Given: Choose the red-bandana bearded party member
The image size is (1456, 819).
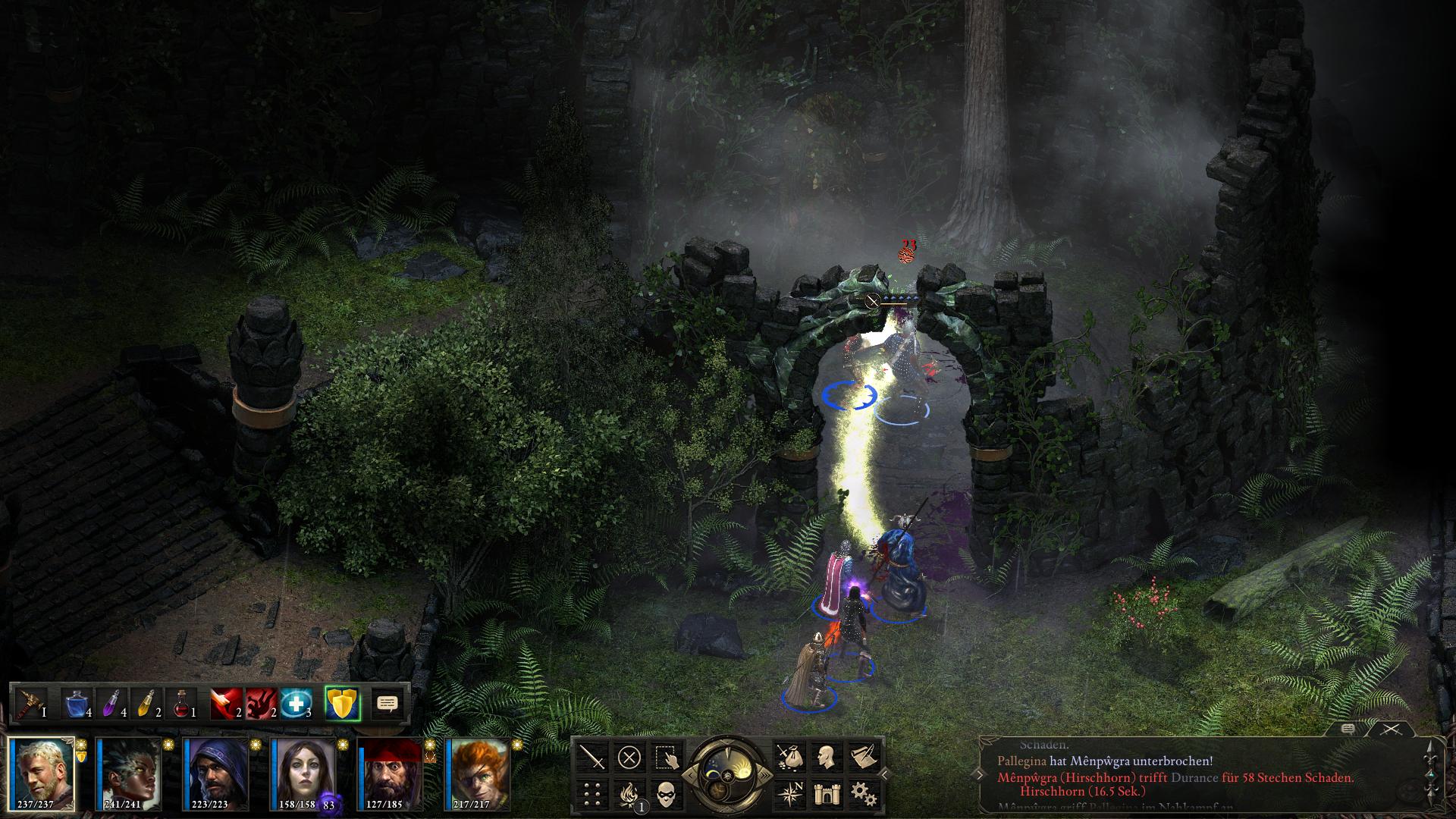Looking at the screenshot, I should click(x=391, y=773).
